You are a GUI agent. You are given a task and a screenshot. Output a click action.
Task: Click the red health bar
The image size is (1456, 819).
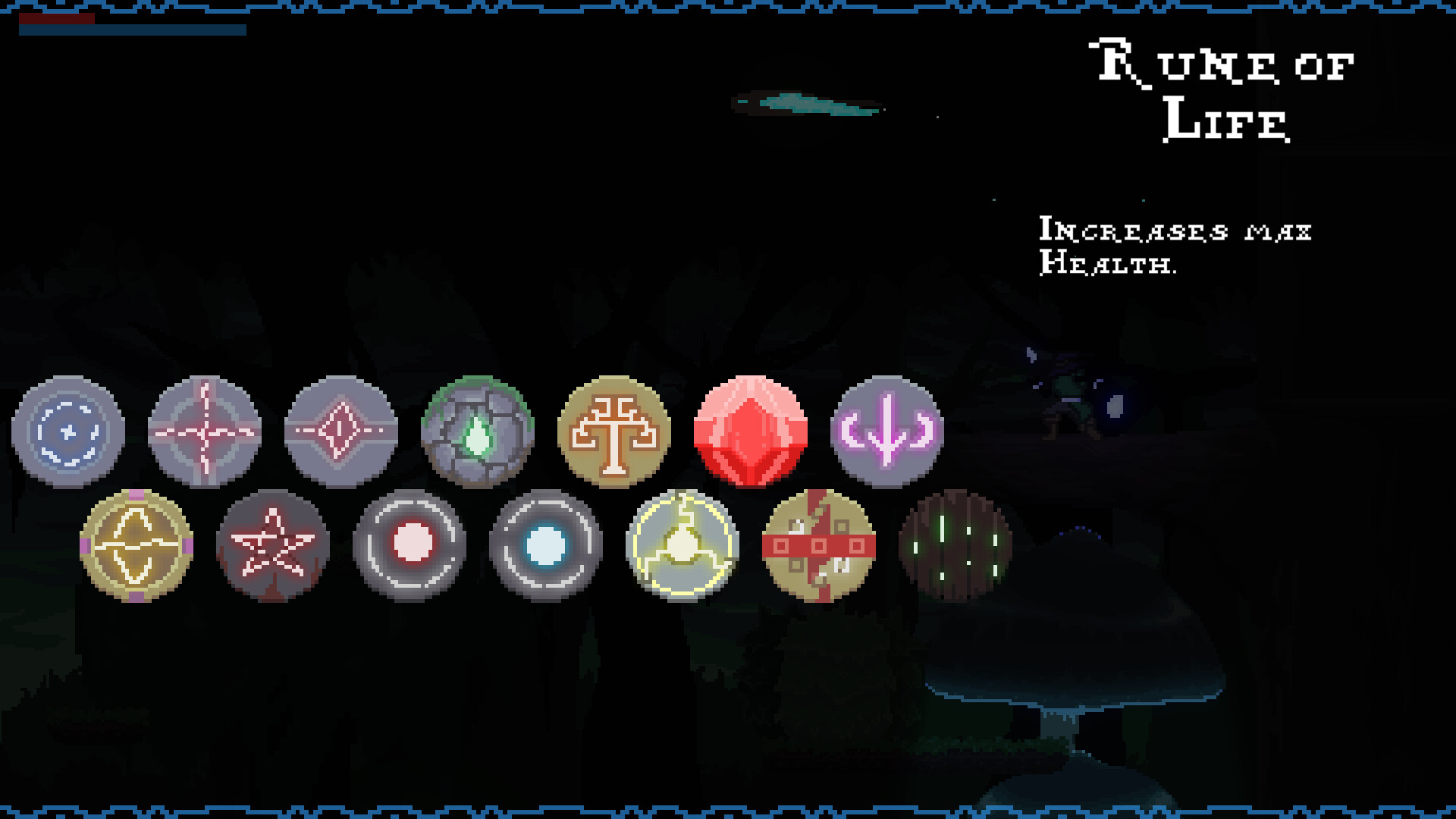pyautogui.click(x=57, y=20)
